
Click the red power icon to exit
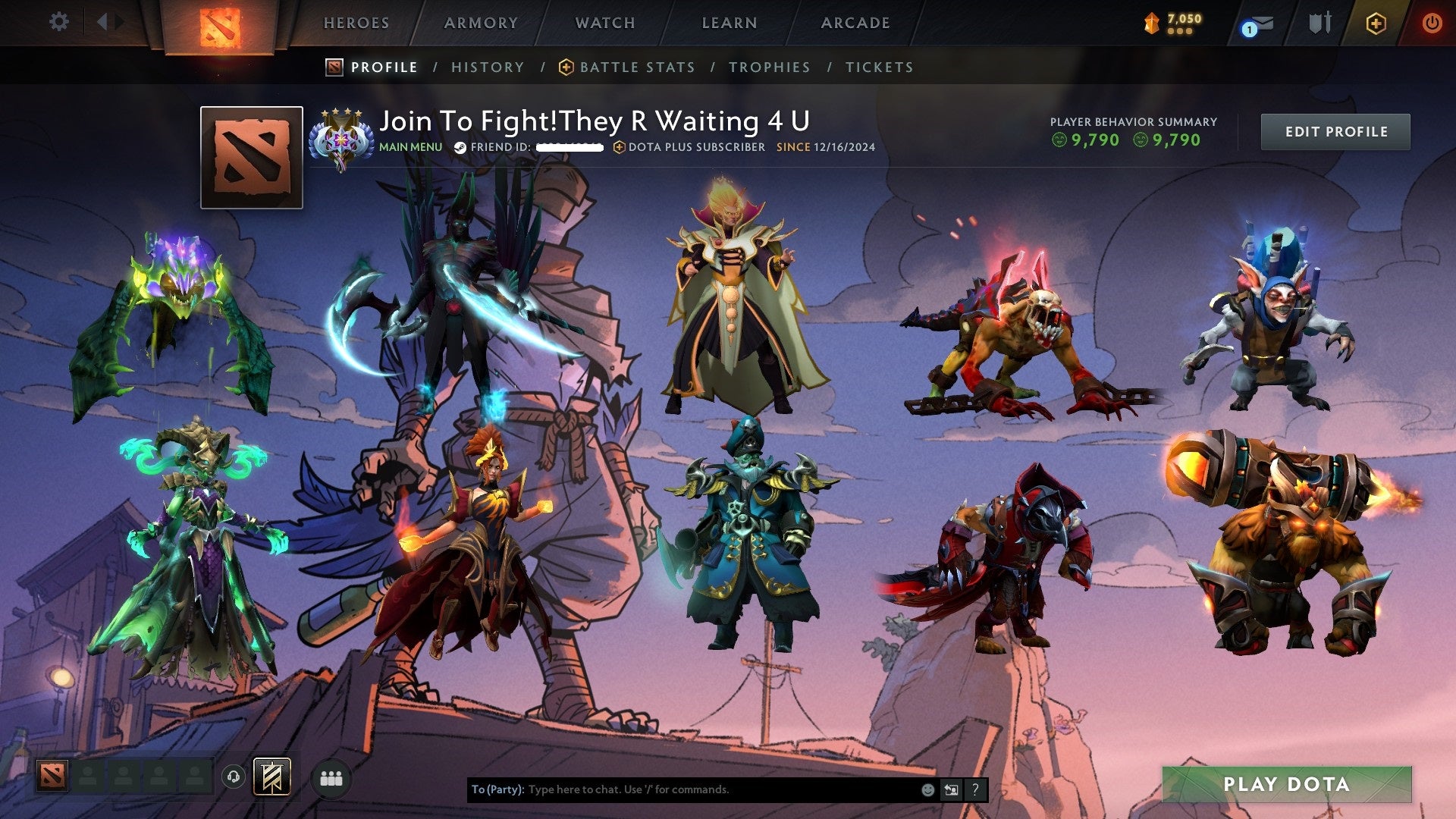click(1433, 23)
